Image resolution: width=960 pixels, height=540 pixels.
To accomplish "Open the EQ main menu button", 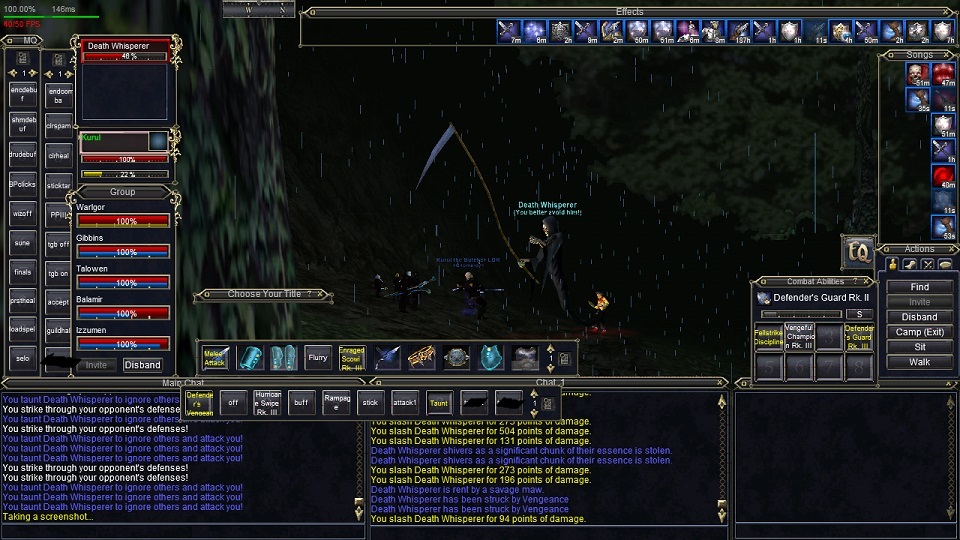I will [x=858, y=252].
